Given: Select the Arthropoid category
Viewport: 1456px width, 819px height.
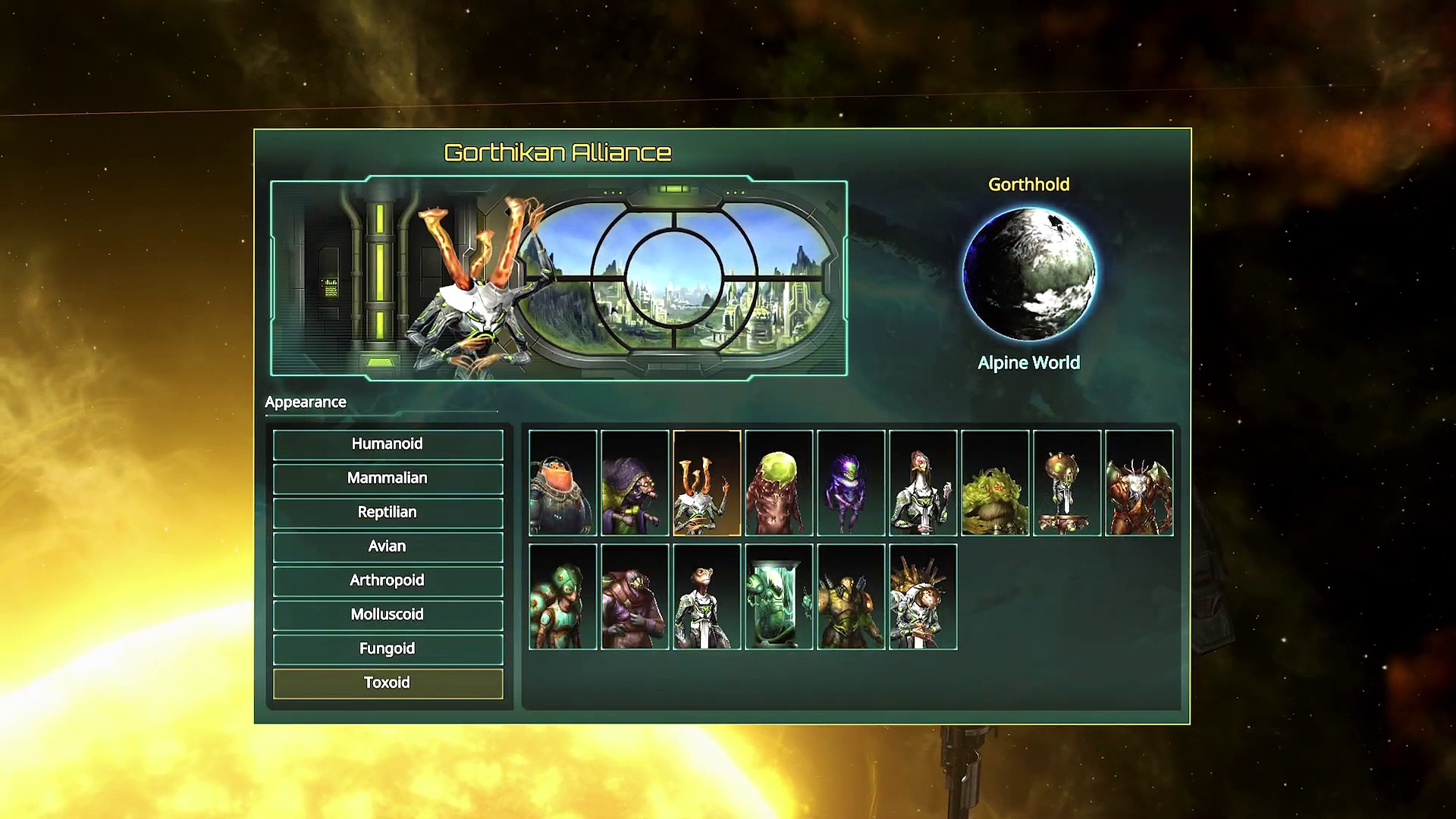Looking at the screenshot, I should coord(388,581).
